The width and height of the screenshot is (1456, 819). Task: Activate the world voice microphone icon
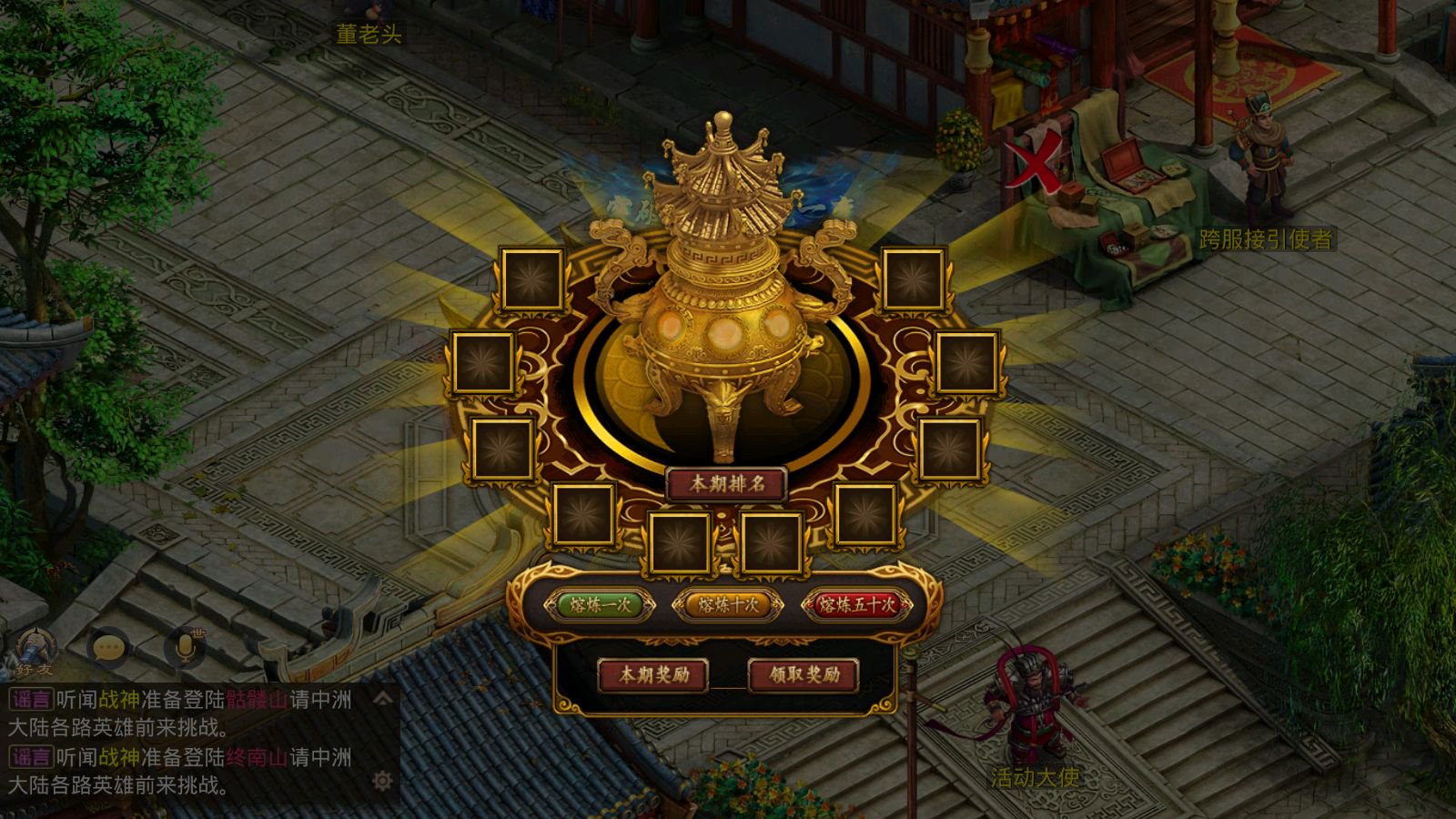[x=185, y=647]
